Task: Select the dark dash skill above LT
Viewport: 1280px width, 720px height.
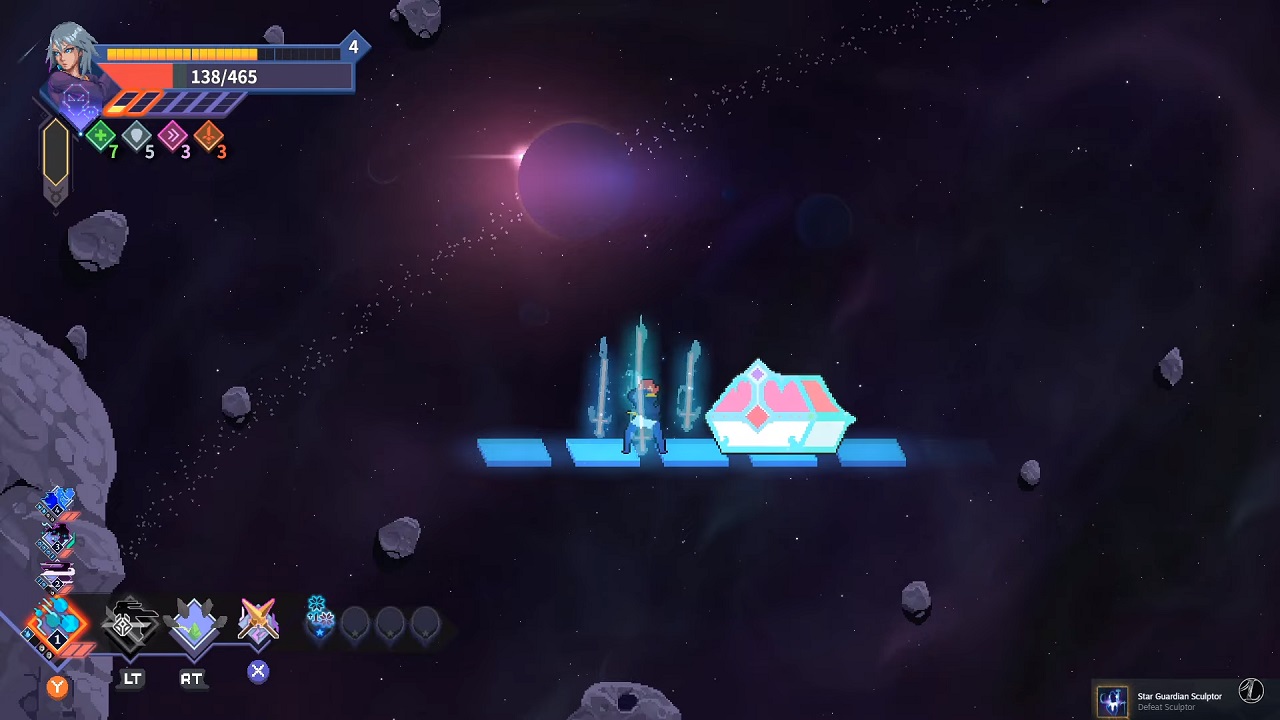Action: coord(130,622)
